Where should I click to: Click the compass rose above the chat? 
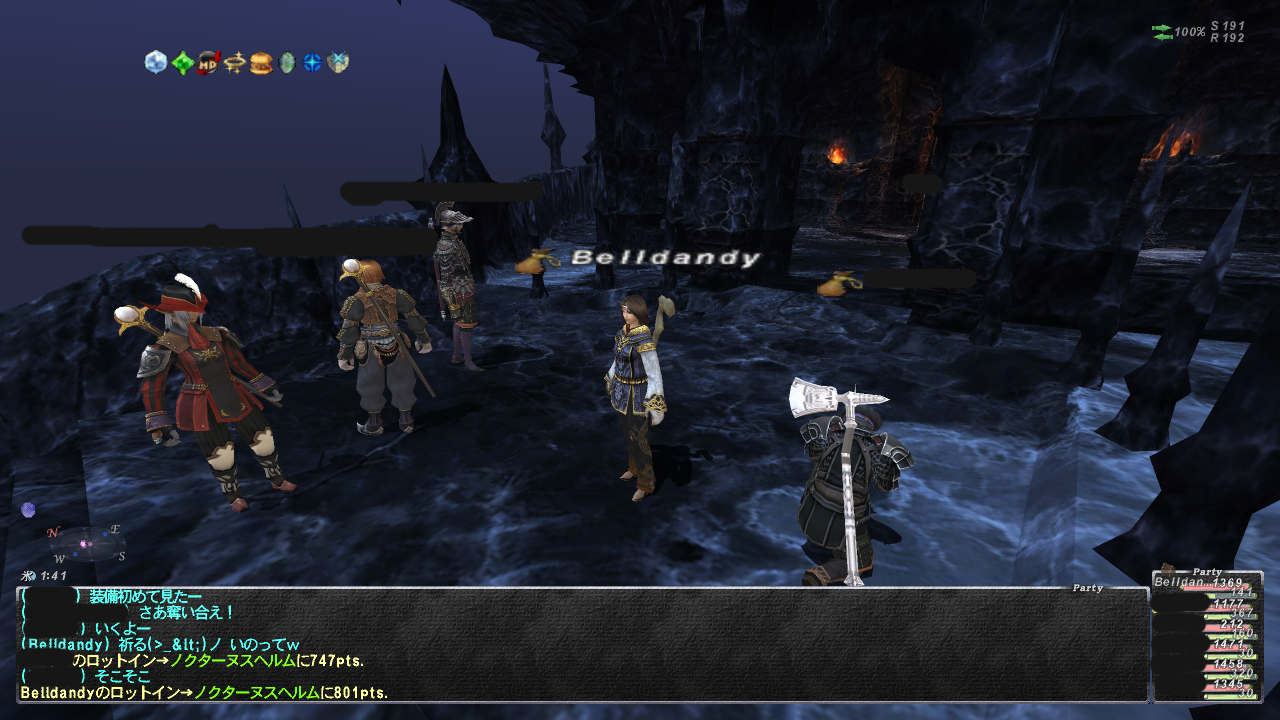(x=84, y=544)
